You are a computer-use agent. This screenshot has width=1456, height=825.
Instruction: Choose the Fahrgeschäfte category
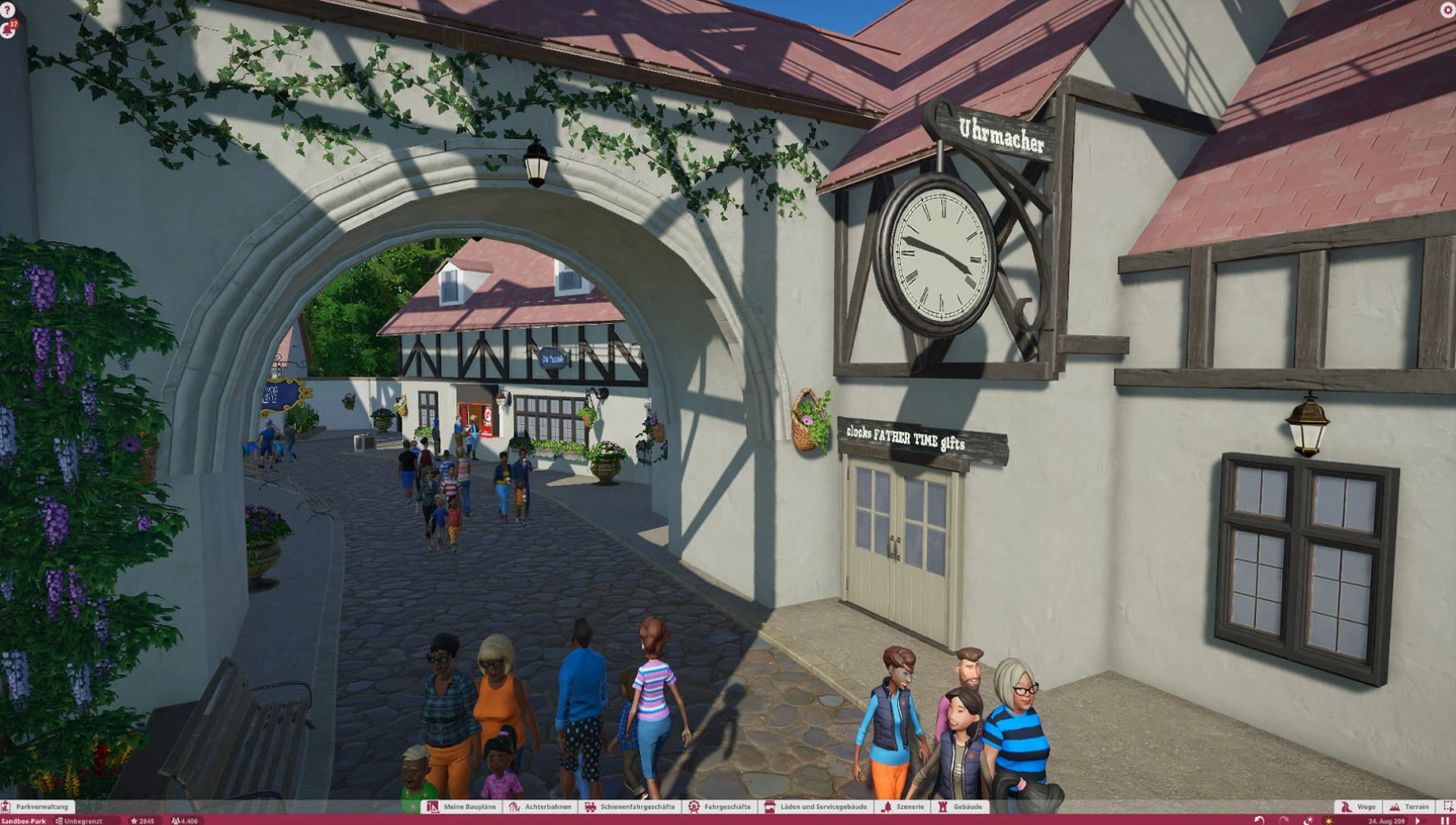(720, 807)
